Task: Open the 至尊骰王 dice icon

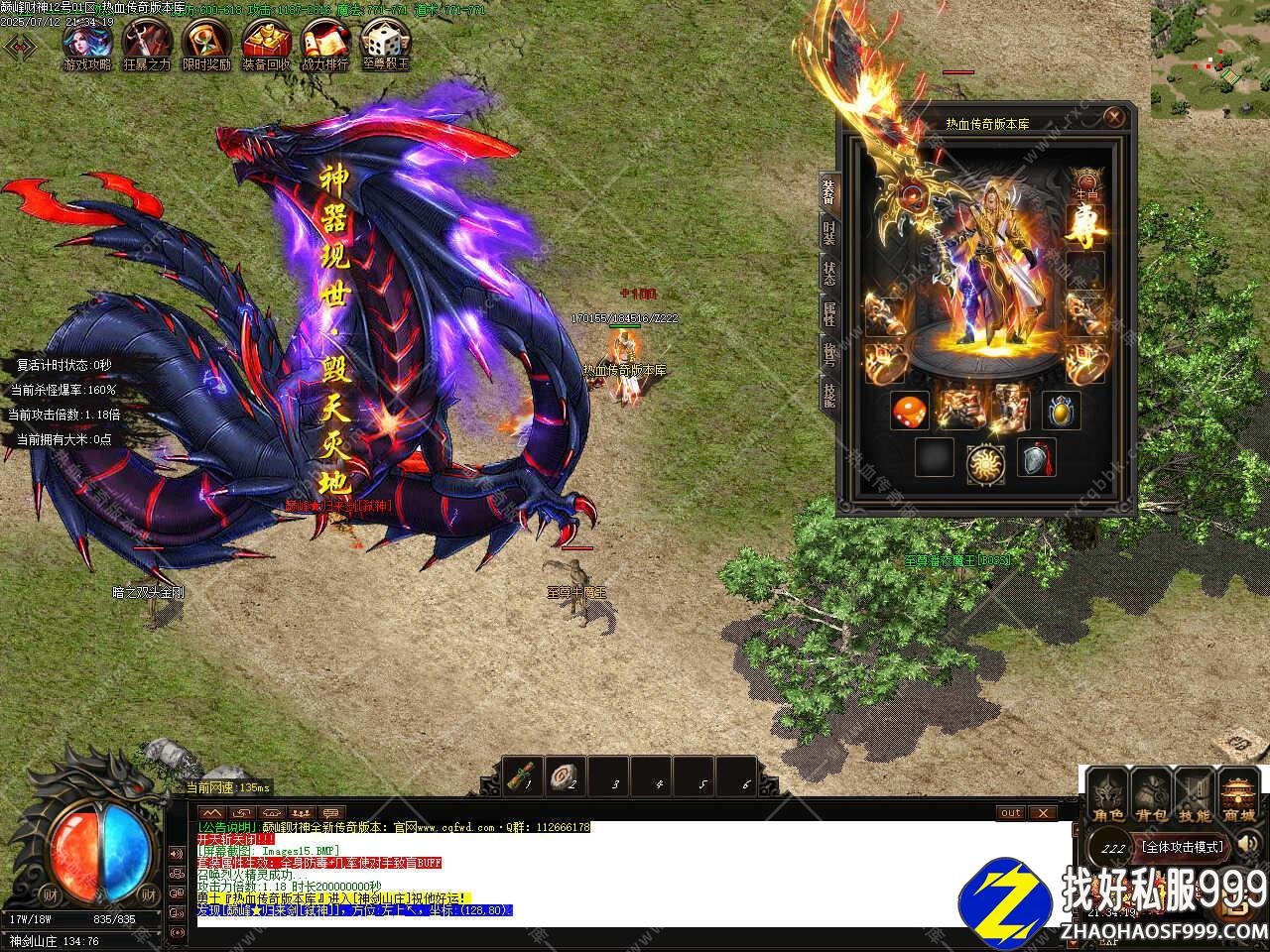Action: [x=384, y=43]
